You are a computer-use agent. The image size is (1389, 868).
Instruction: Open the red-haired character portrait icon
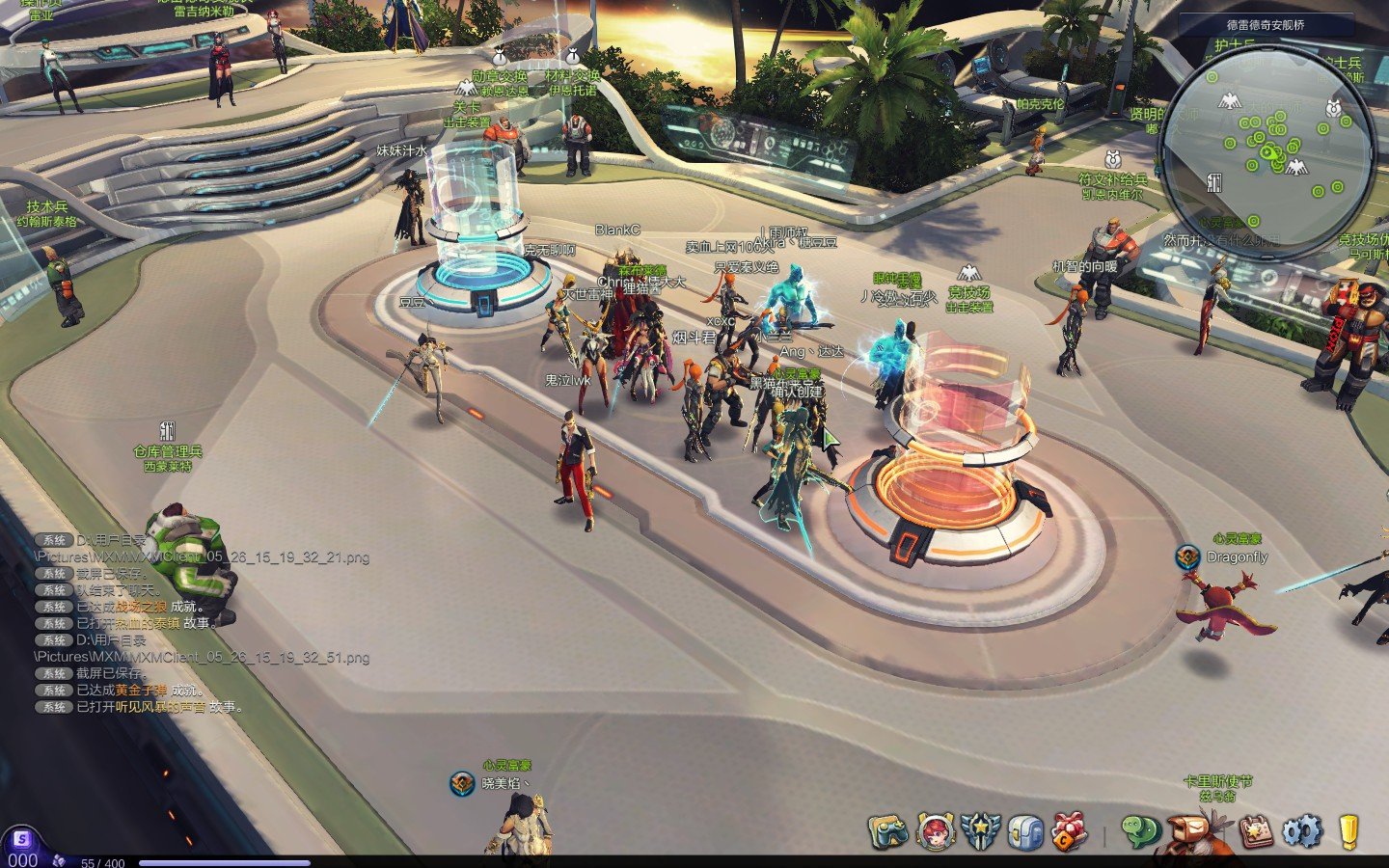tap(935, 830)
